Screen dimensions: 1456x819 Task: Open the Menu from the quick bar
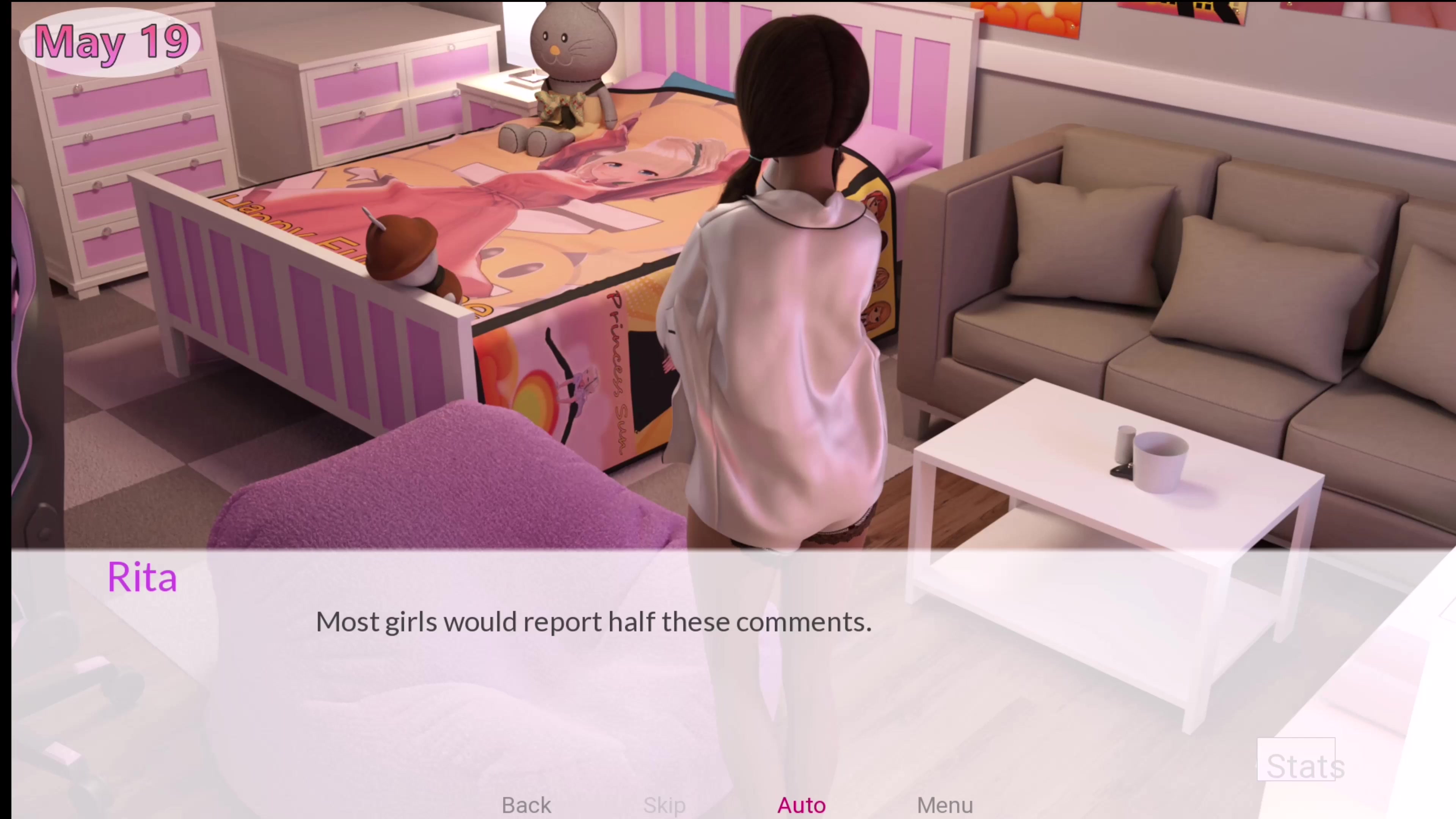point(945,805)
